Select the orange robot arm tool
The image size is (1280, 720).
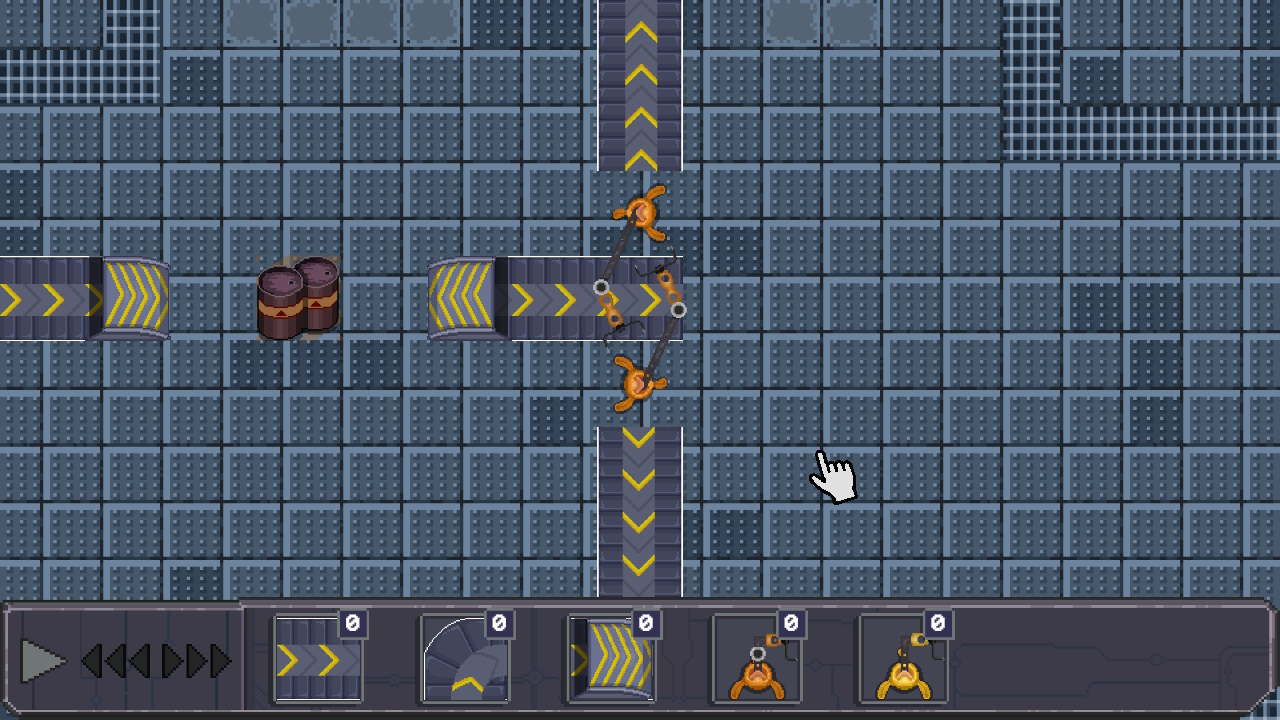click(758, 662)
